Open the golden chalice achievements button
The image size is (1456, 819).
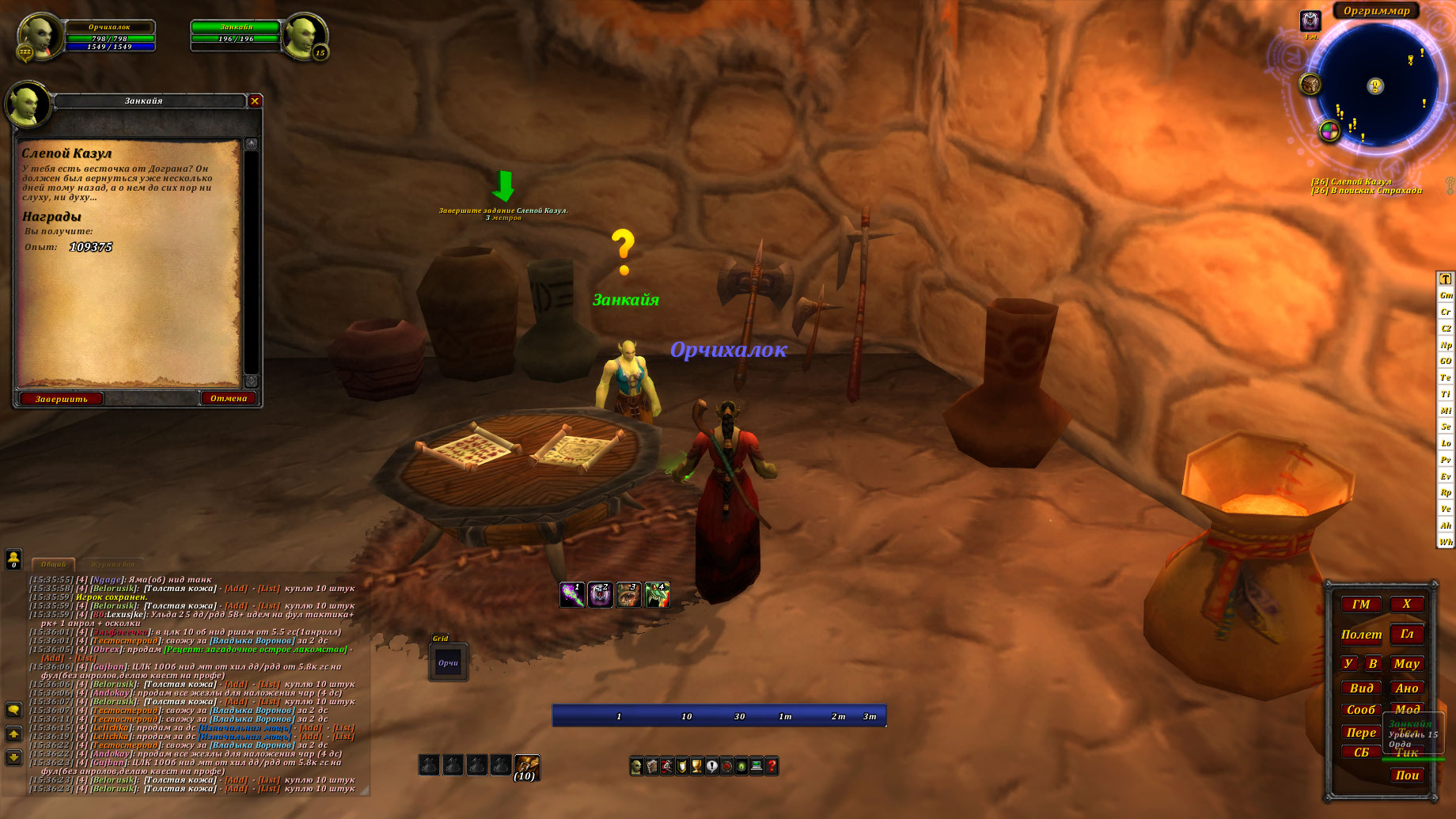point(696,766)
